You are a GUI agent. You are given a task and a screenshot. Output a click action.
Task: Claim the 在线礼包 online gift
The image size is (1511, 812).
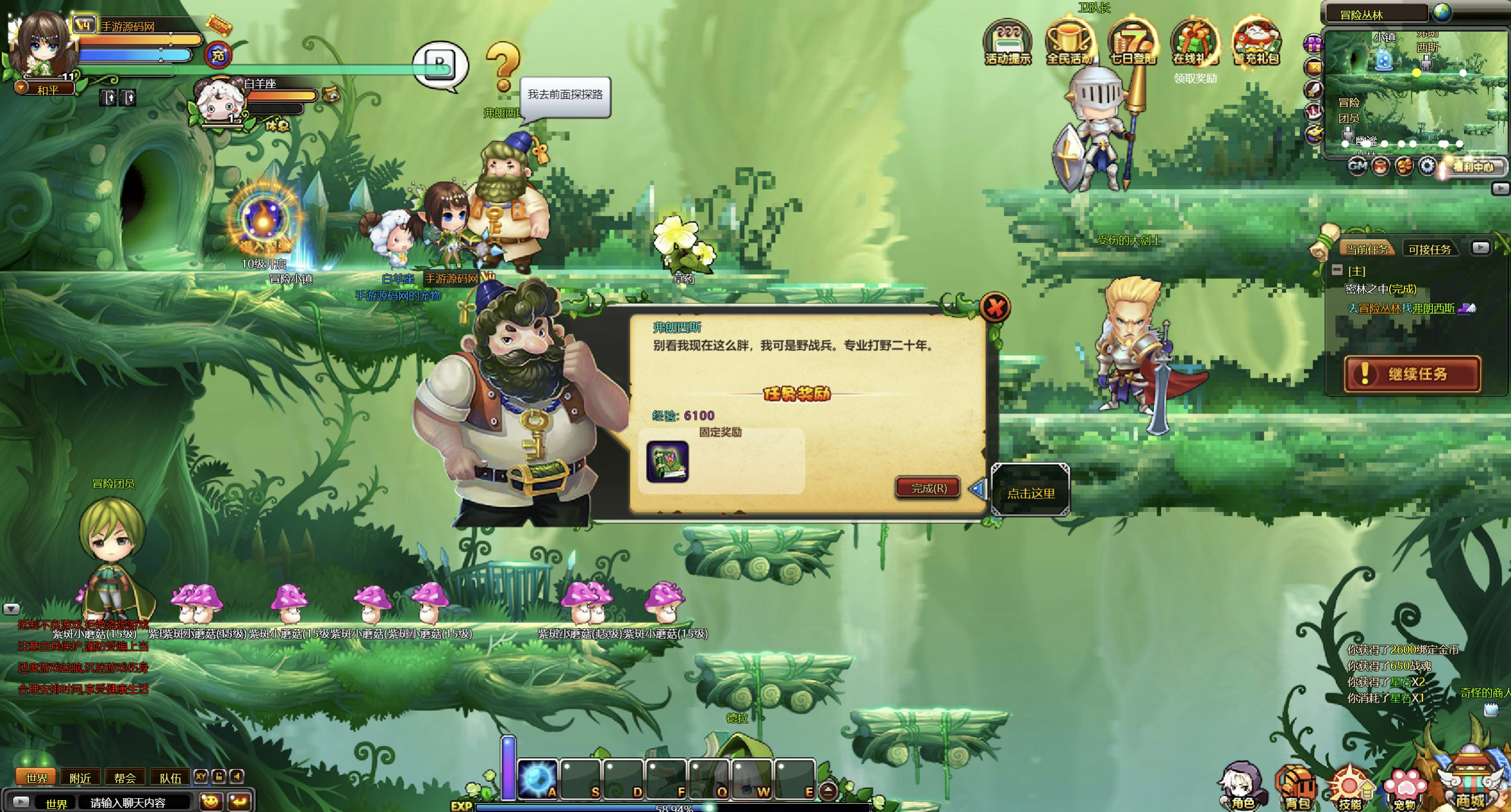(1195, 43)
